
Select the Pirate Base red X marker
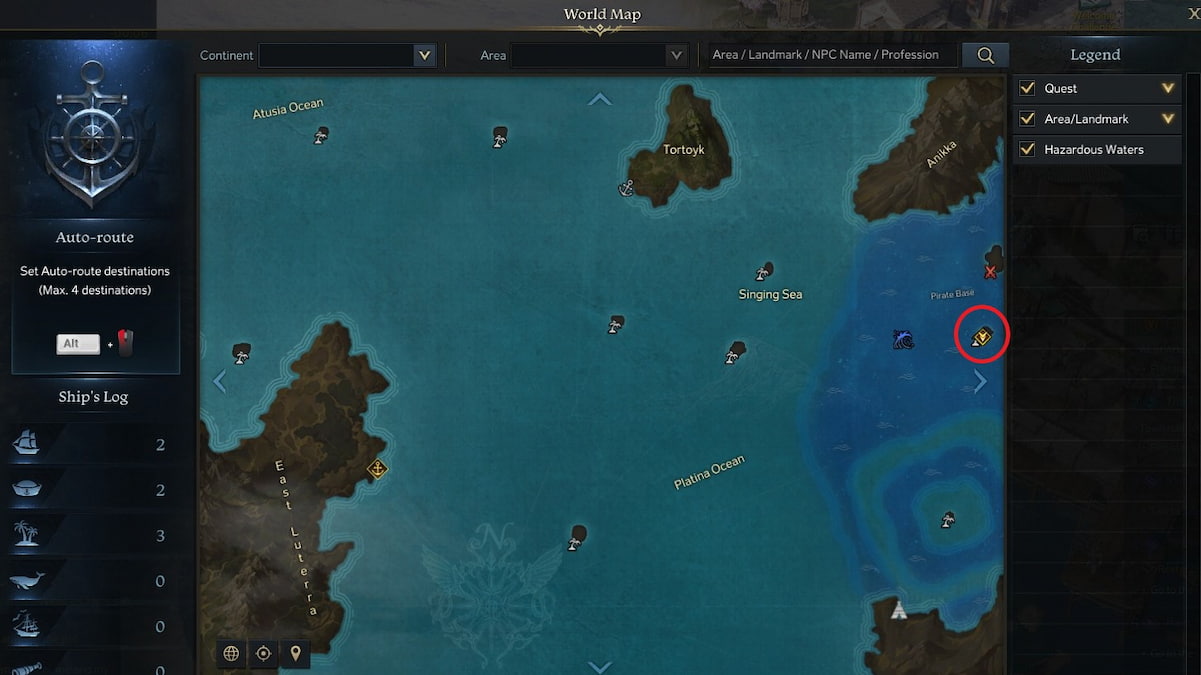(990, 272)
